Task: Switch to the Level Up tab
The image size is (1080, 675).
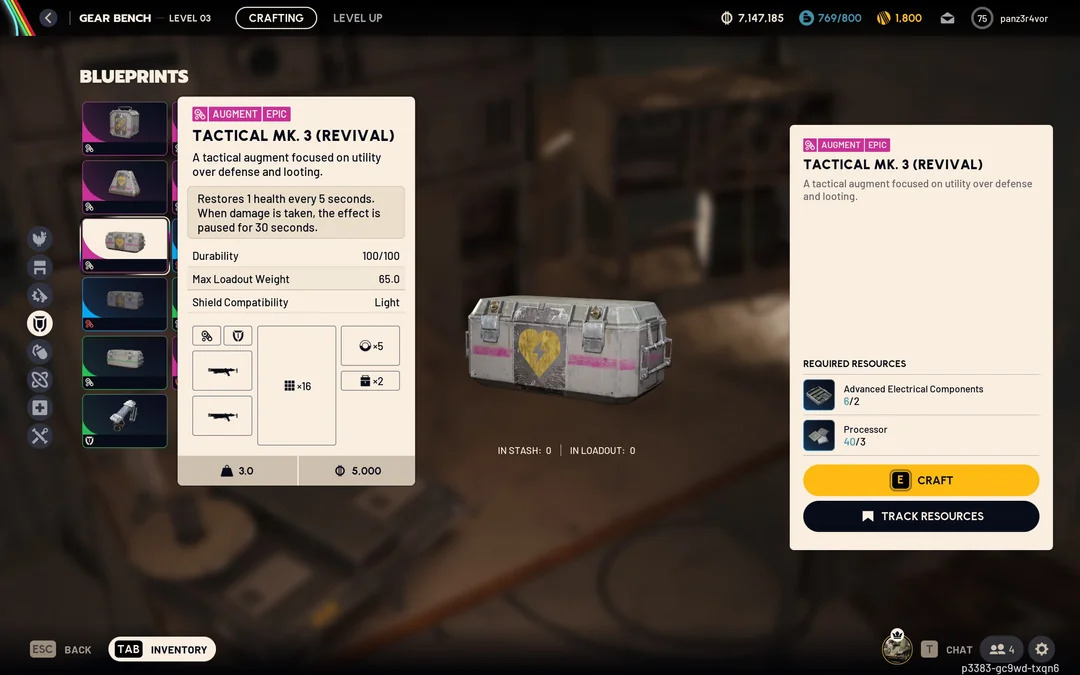Action: [357, 18]
